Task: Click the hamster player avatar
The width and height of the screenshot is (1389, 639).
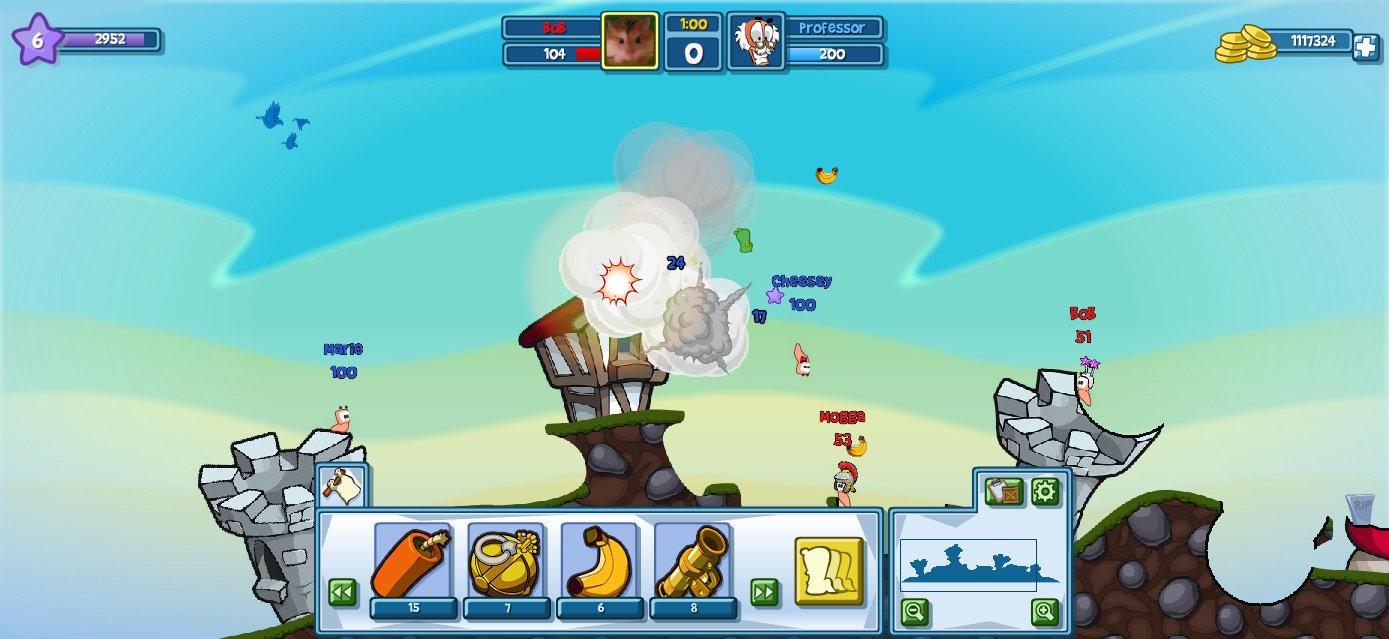Action: tap(630, 41)
